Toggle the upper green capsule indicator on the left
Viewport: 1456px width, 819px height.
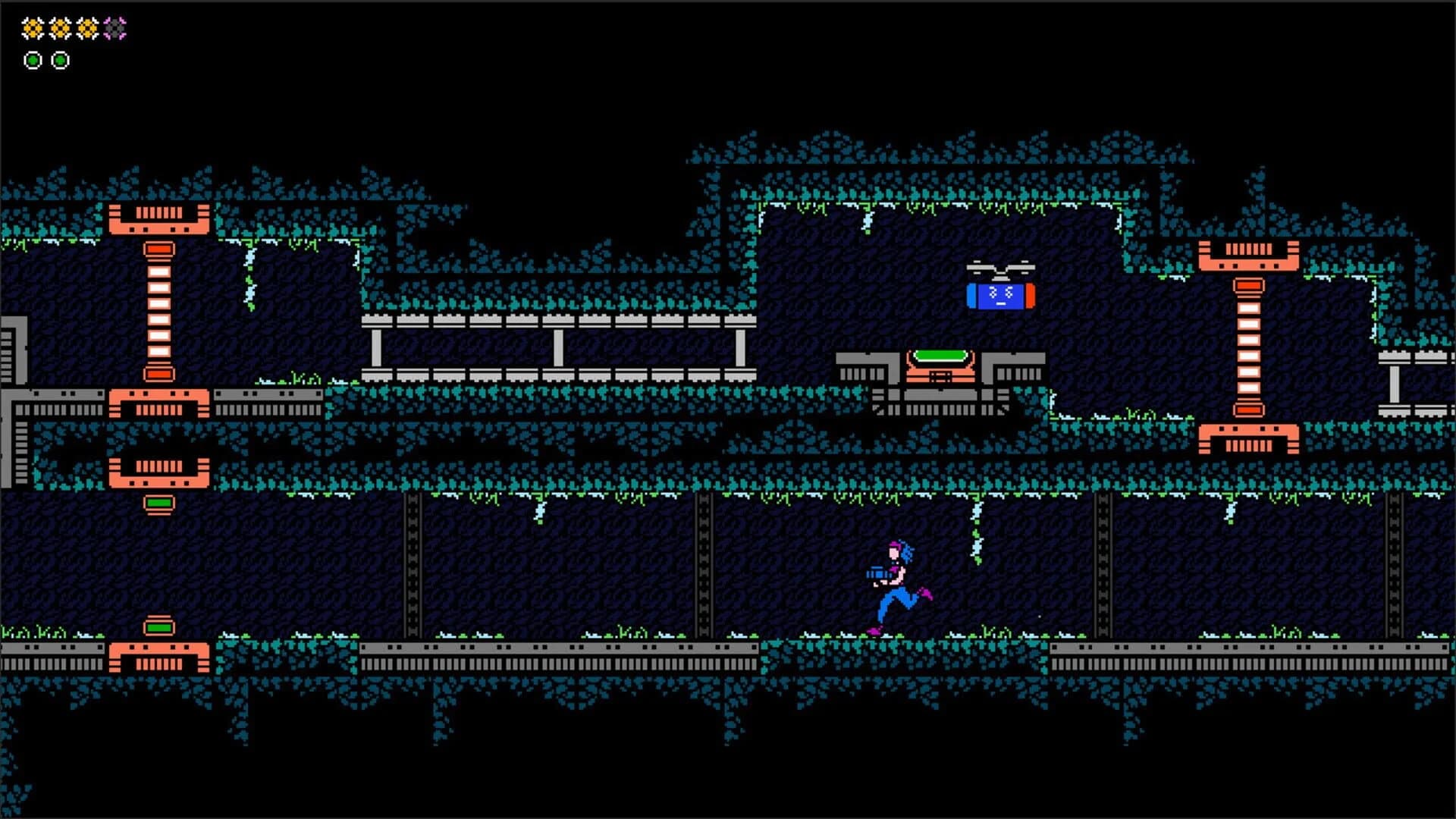(157, 501)
